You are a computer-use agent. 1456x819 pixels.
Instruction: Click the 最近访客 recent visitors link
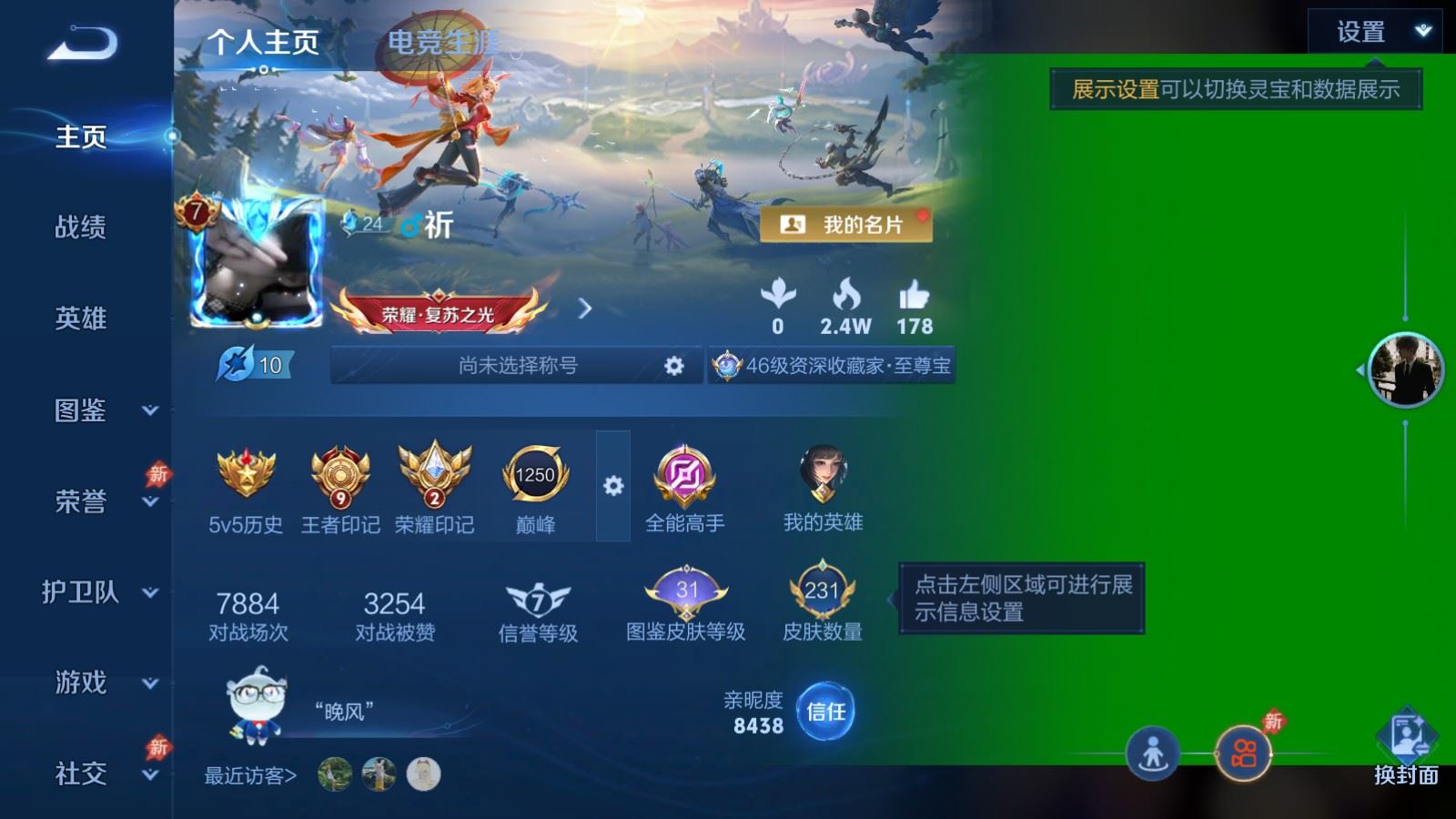click(x=248, y=775)
